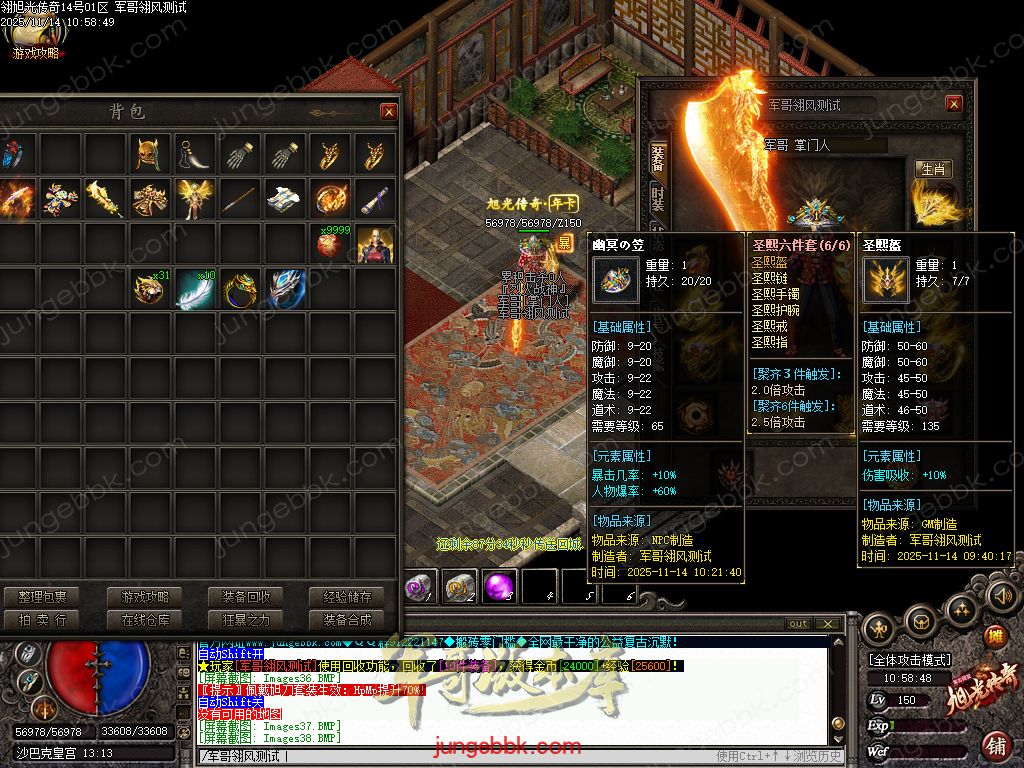Select the golden horned helmet in the bag
Image resolution: width=1024 pixels, height=768 pixels.
coord(151,155)
